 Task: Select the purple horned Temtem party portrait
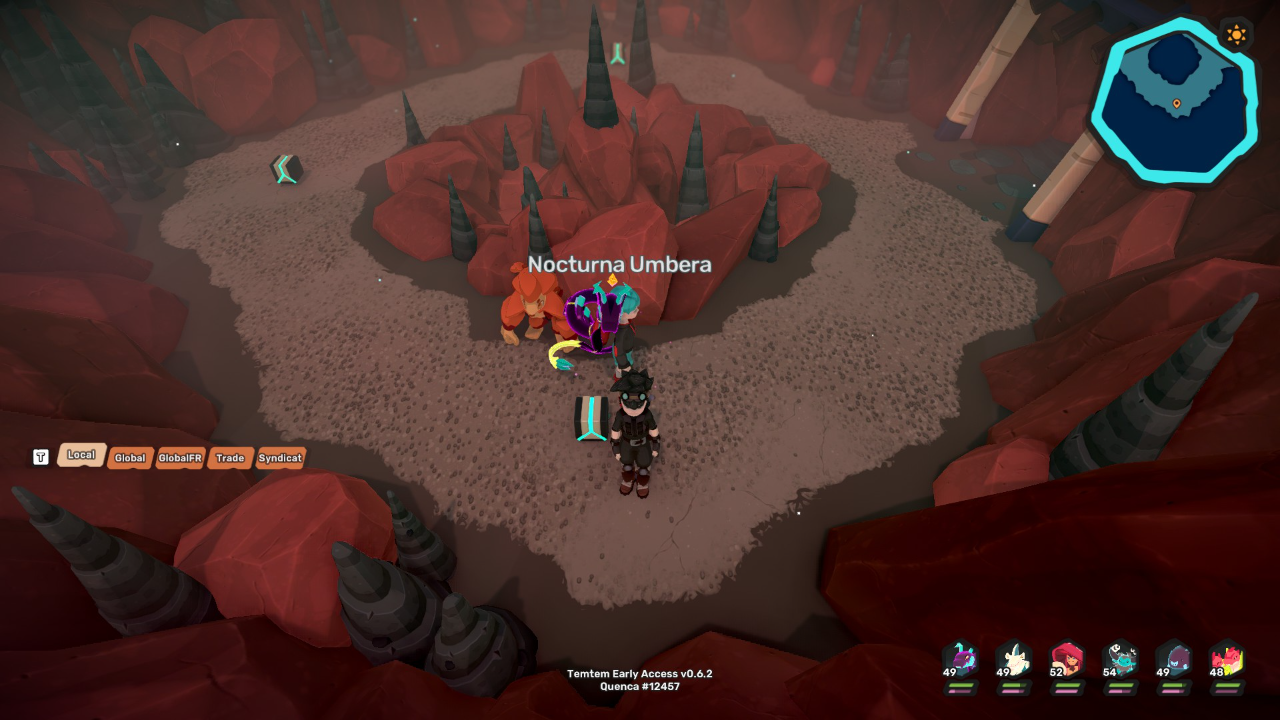point(961,660)
